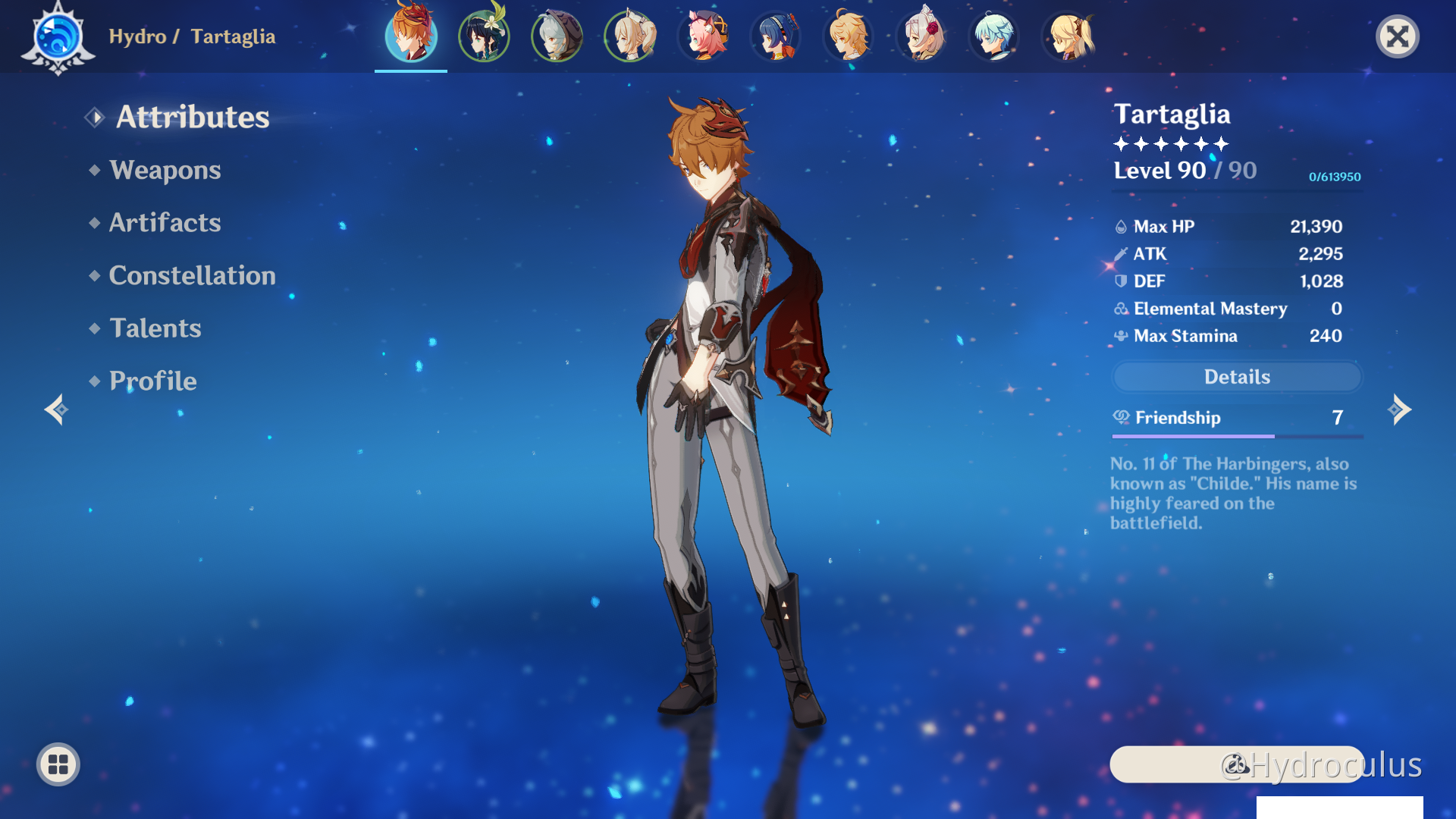Open the Artifacts section

(165, 222)
